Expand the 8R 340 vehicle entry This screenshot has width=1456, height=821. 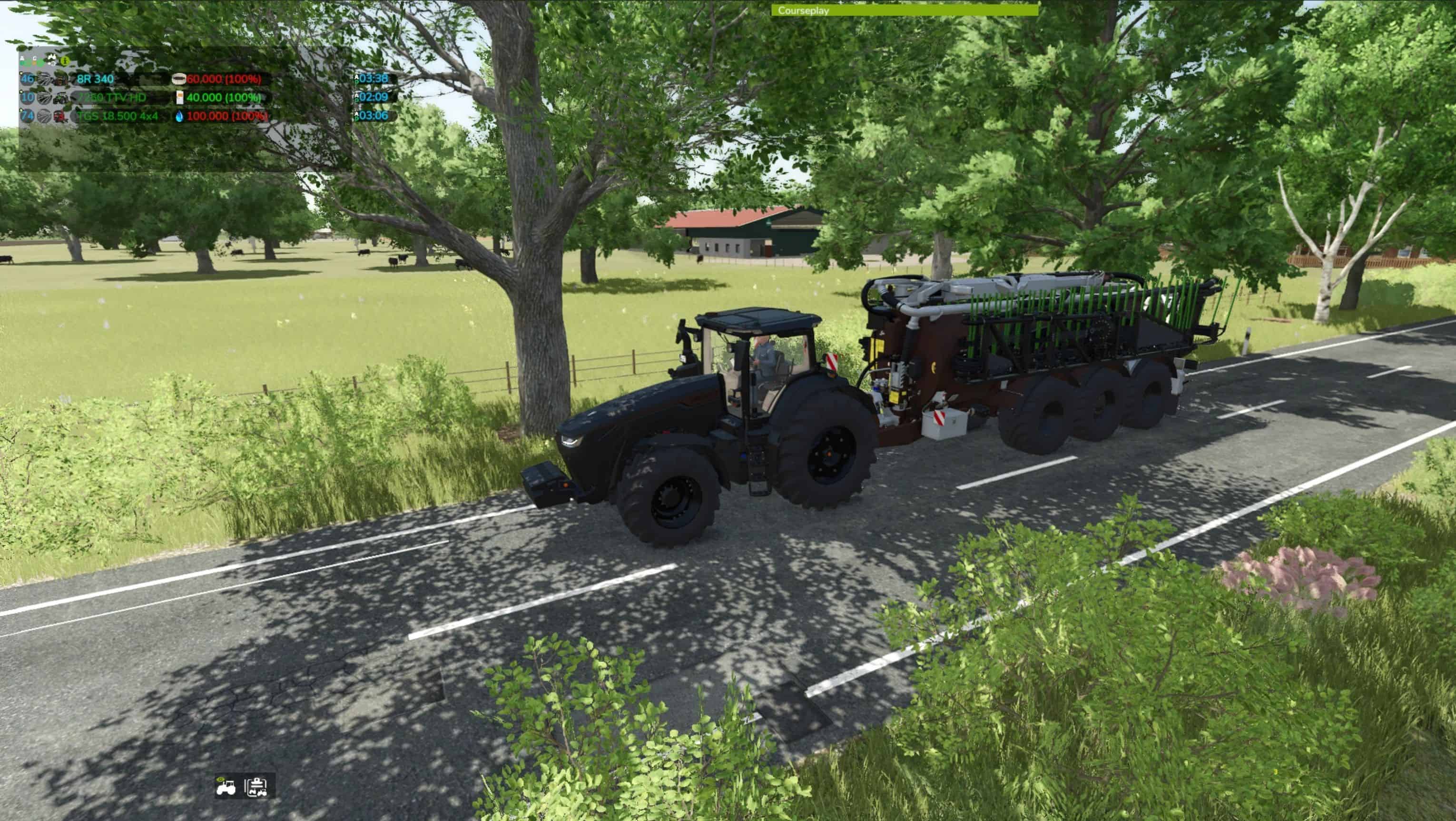[x=20, y=72]
